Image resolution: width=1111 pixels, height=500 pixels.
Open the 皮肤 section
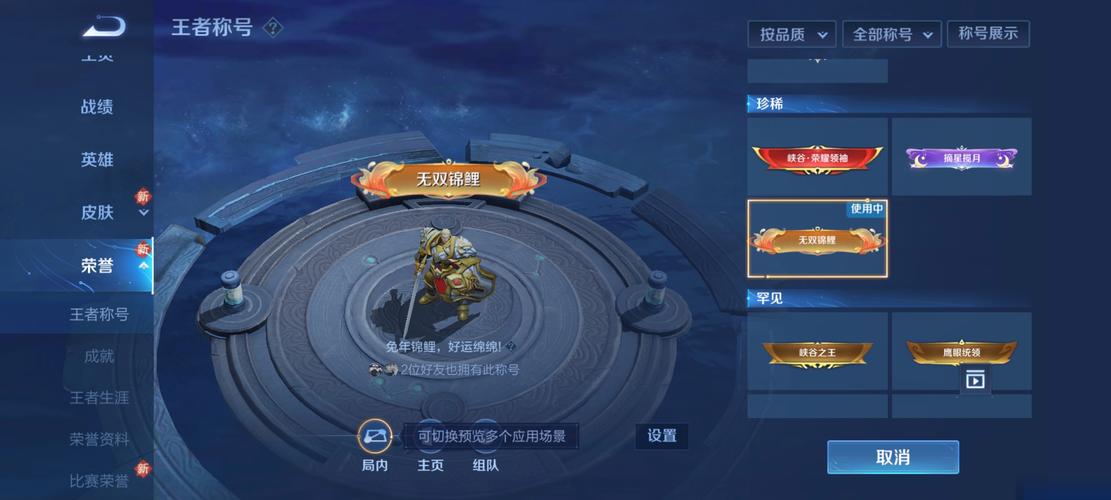point(97,212)
